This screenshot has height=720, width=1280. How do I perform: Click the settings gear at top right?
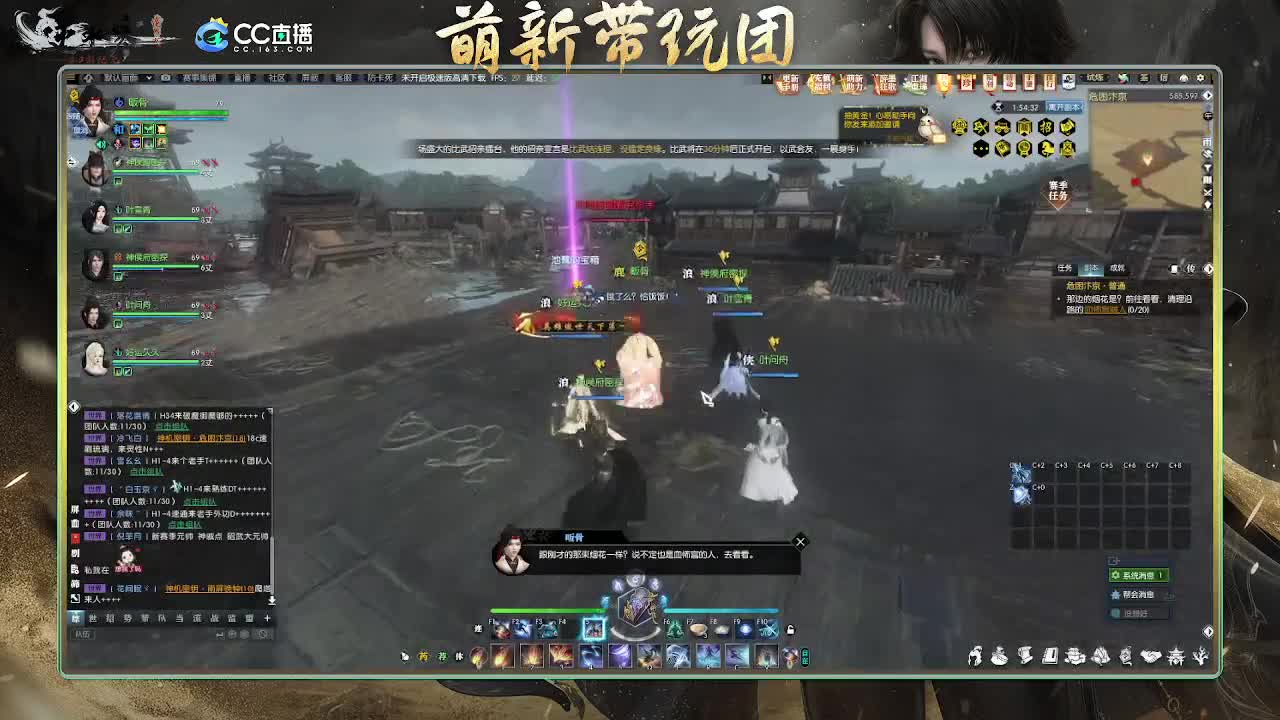tap(1202, 78)
